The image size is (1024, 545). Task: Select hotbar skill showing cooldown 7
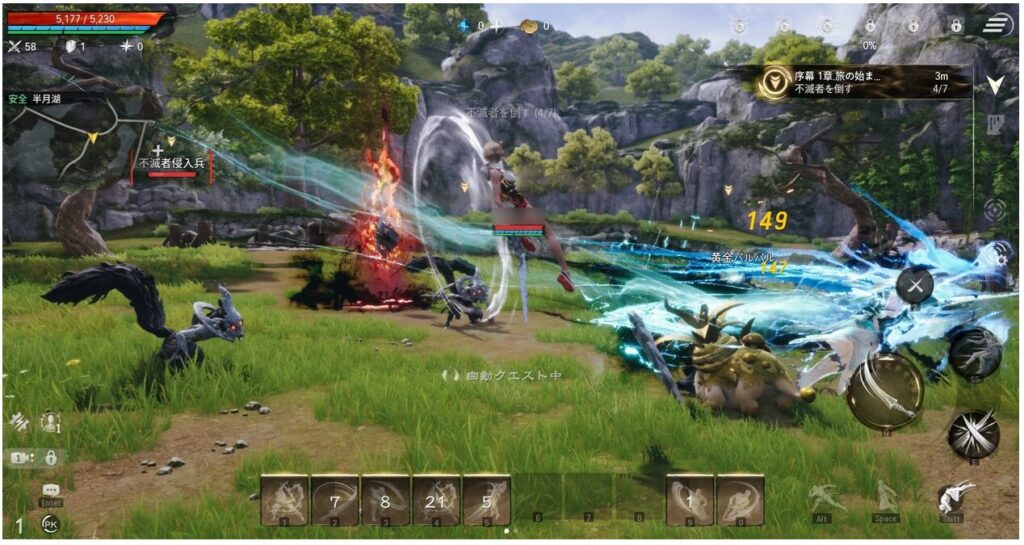335,498
